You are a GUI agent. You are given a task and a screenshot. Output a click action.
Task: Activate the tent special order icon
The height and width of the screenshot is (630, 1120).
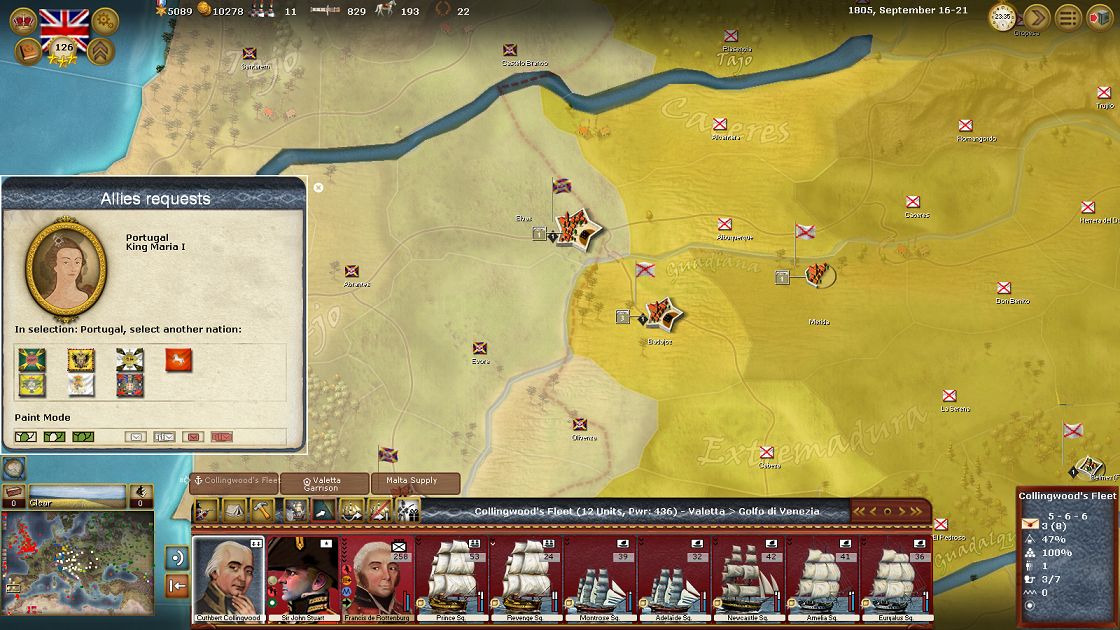point(235,510)
